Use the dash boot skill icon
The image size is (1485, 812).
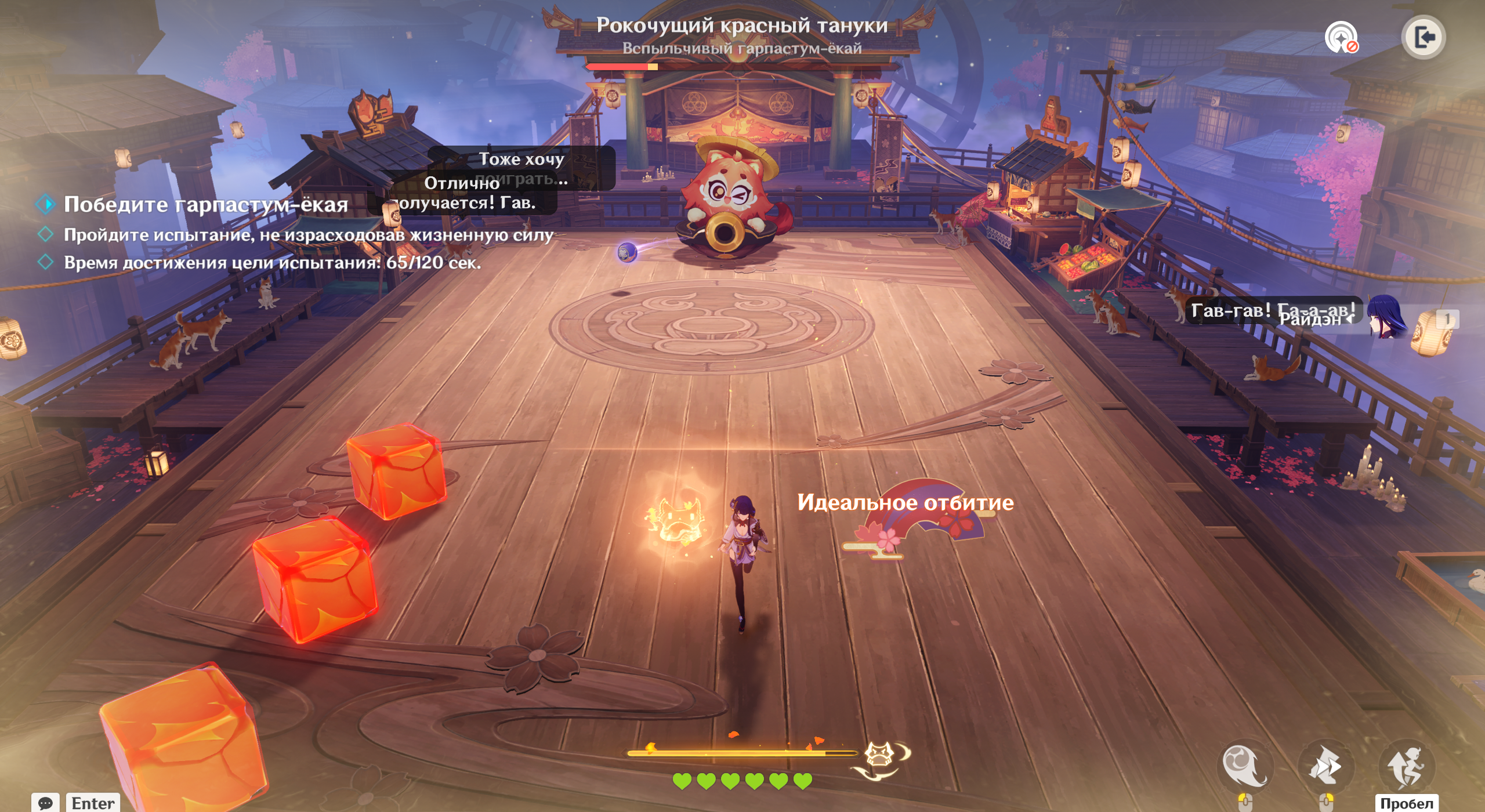click(1325, 766)
